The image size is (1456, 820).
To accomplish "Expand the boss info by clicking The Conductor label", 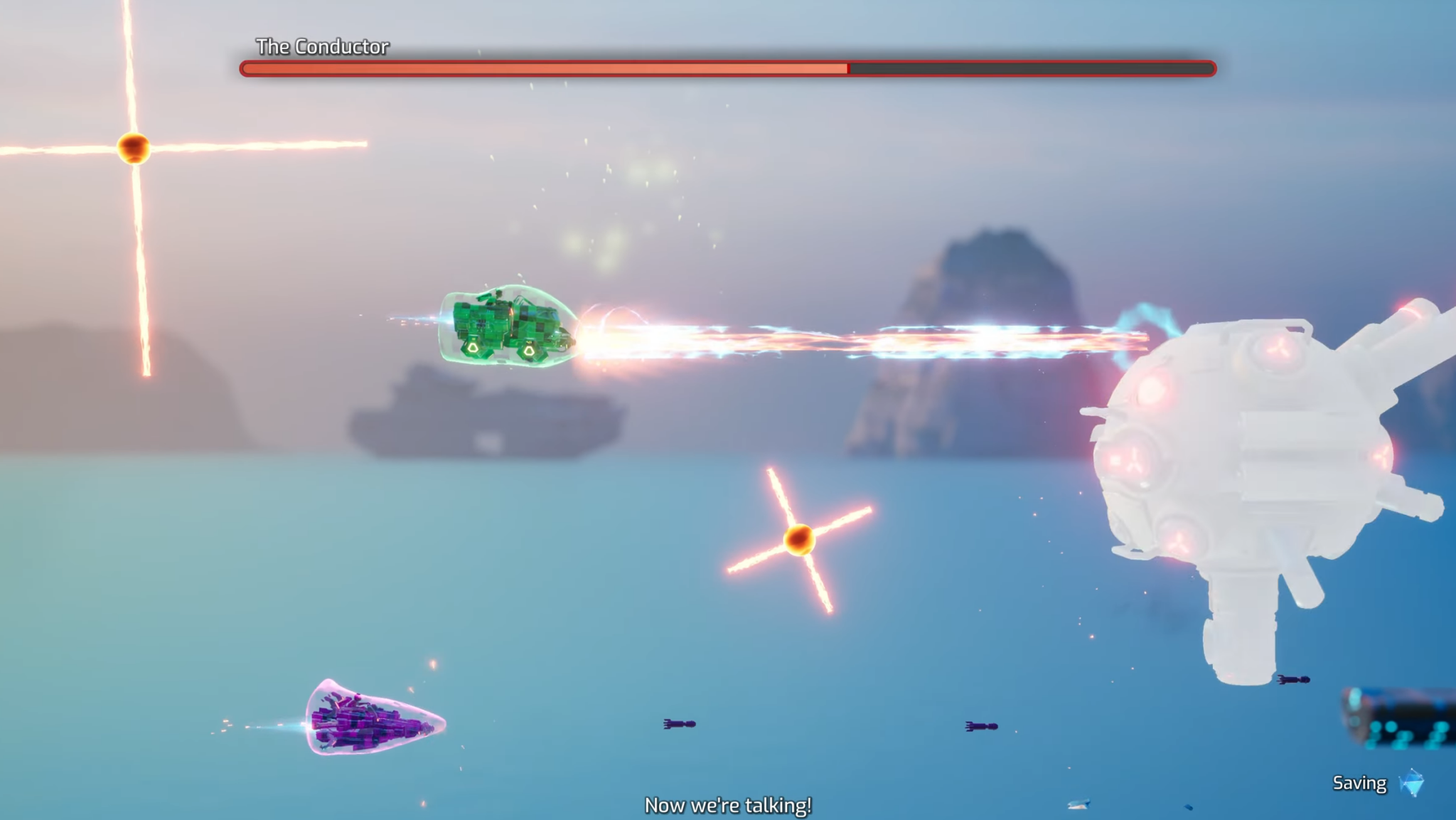I will [322, 47].
